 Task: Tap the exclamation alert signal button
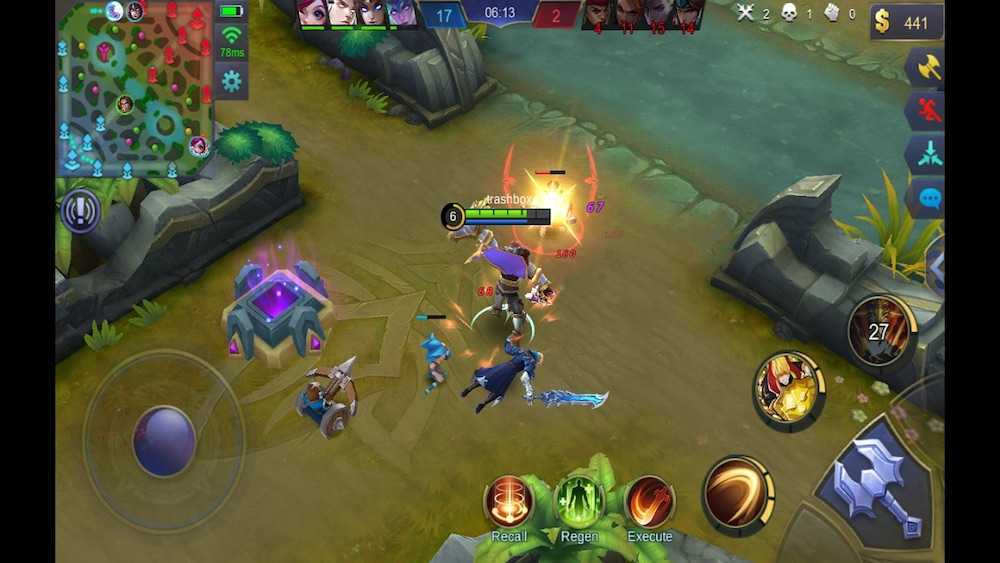[x=79, y=212]
